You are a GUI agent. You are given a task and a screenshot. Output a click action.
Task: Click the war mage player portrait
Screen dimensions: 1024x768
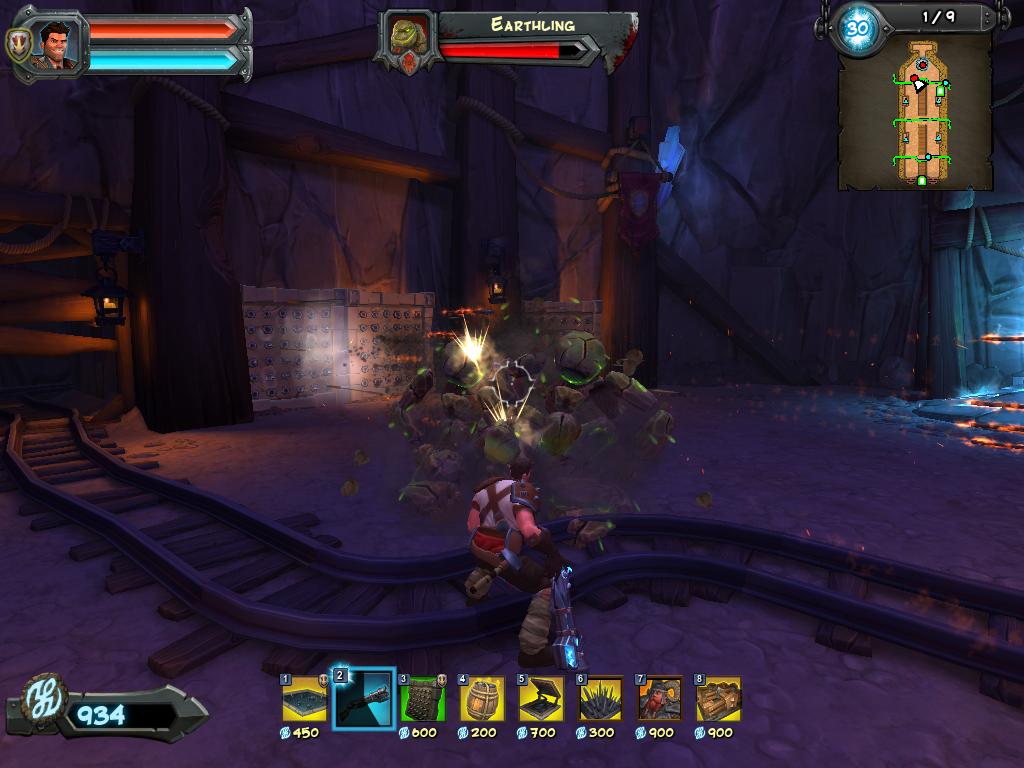point(59,44)
